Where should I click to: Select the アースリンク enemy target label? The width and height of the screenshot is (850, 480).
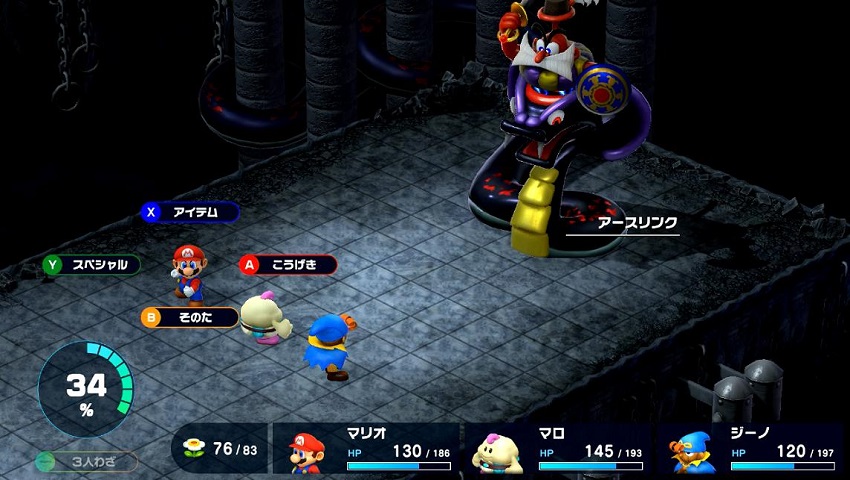[622, 222]
